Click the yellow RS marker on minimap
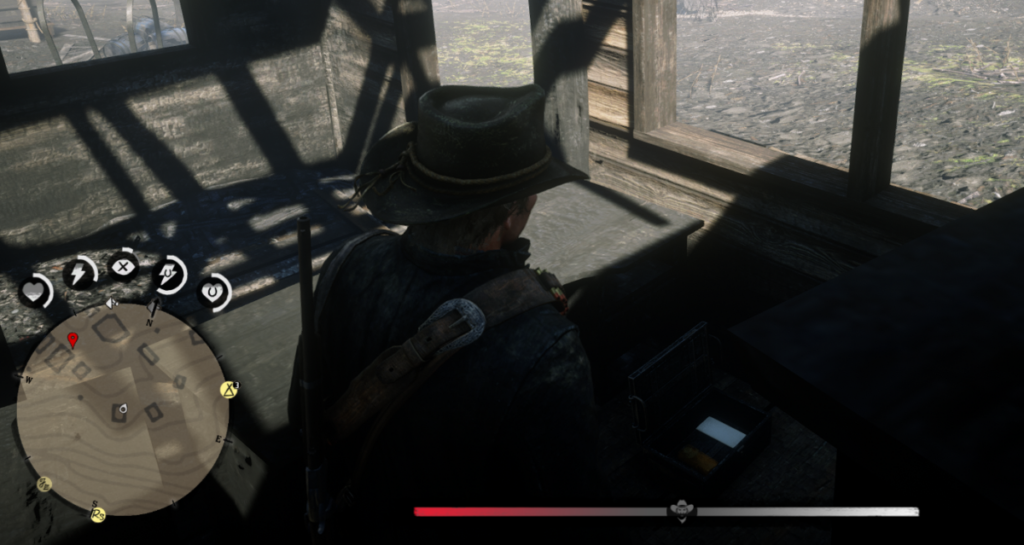Screen dimensions: 1024x545 98,514
